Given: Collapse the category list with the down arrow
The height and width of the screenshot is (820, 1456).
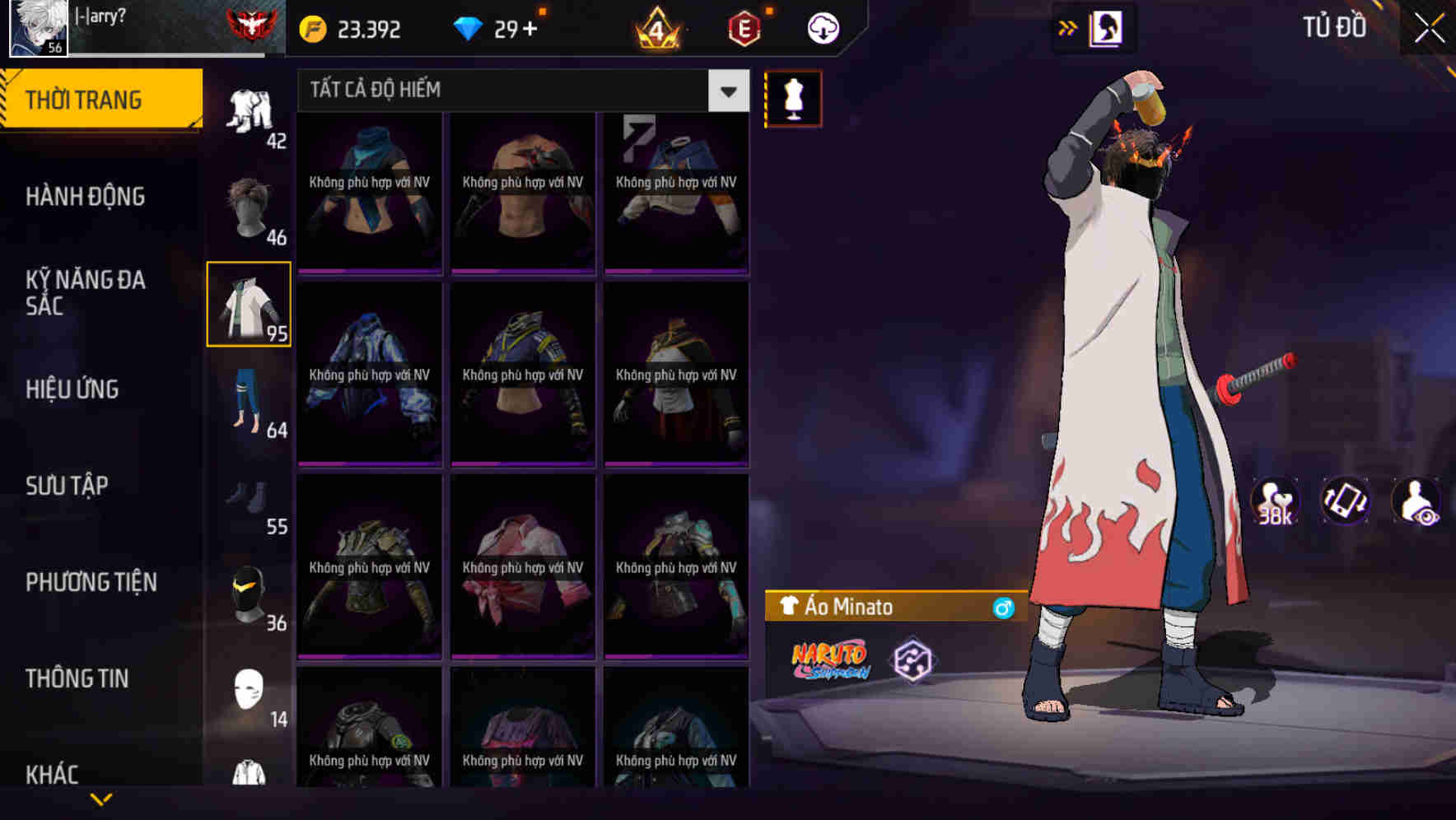Looking at the screenshot, I should 101,798.
